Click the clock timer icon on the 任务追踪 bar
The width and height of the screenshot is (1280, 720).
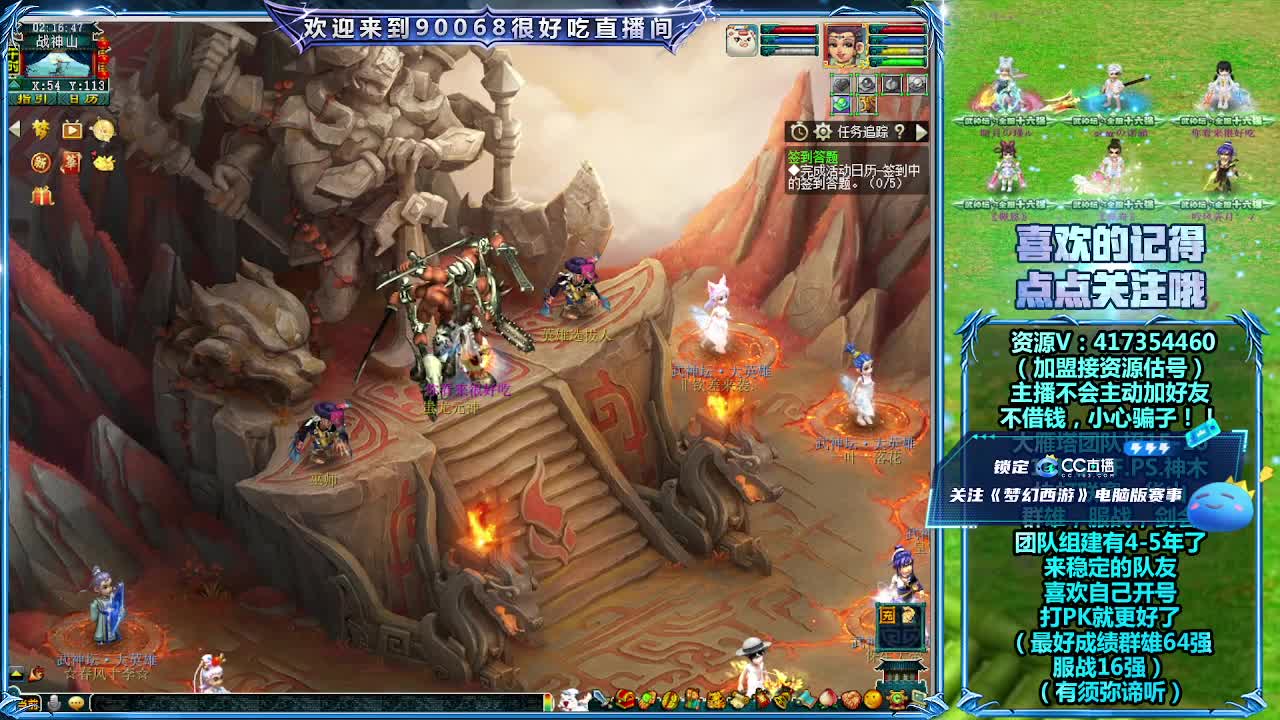799,131
